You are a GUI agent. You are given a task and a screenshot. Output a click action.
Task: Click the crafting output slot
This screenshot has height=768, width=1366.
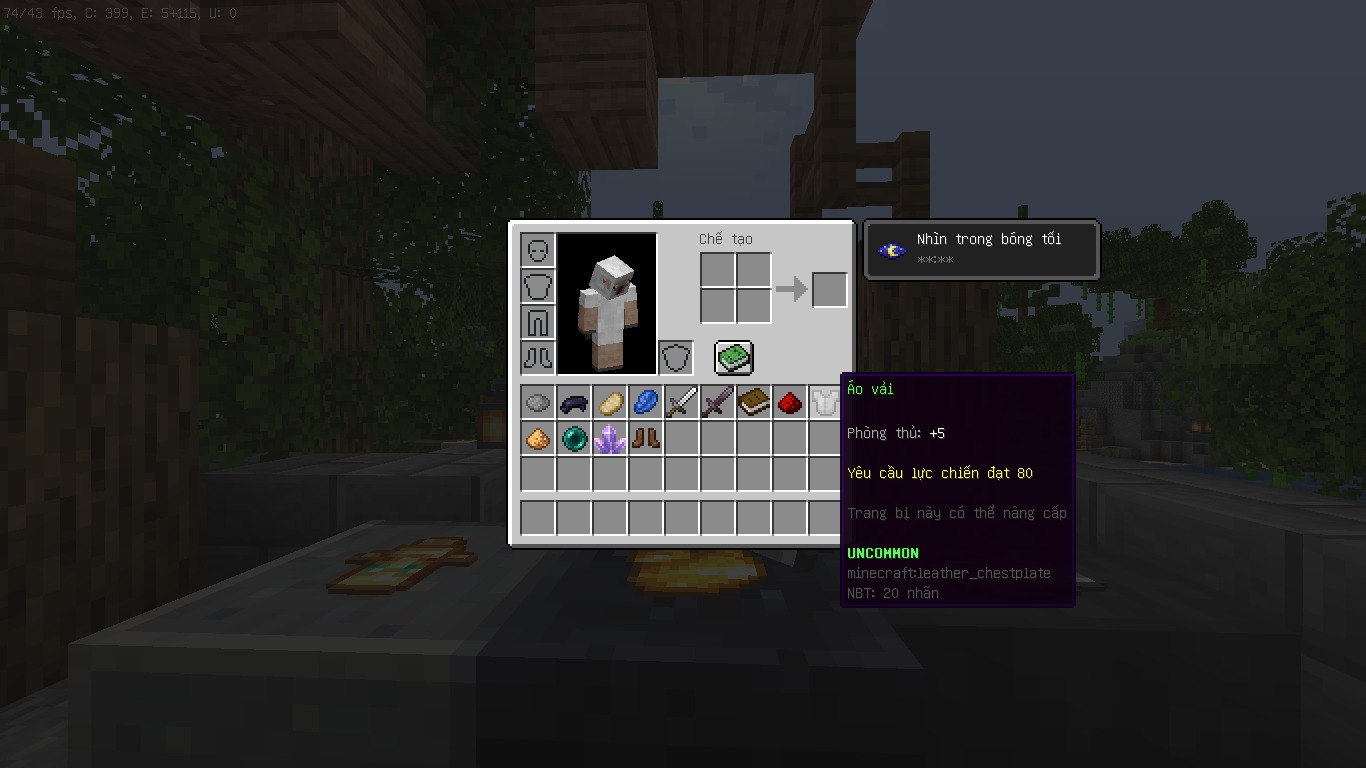[829, 290]
